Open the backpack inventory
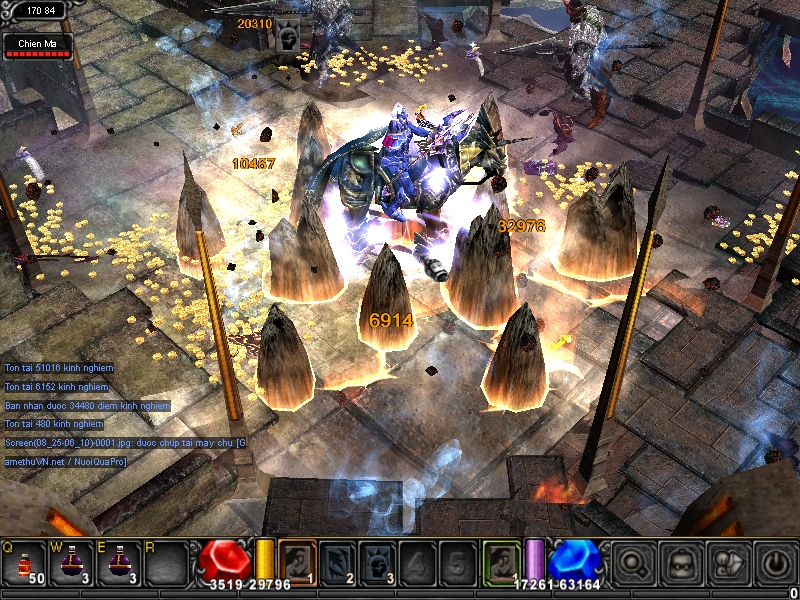The image size is (800, 600). tap(682, 563)
